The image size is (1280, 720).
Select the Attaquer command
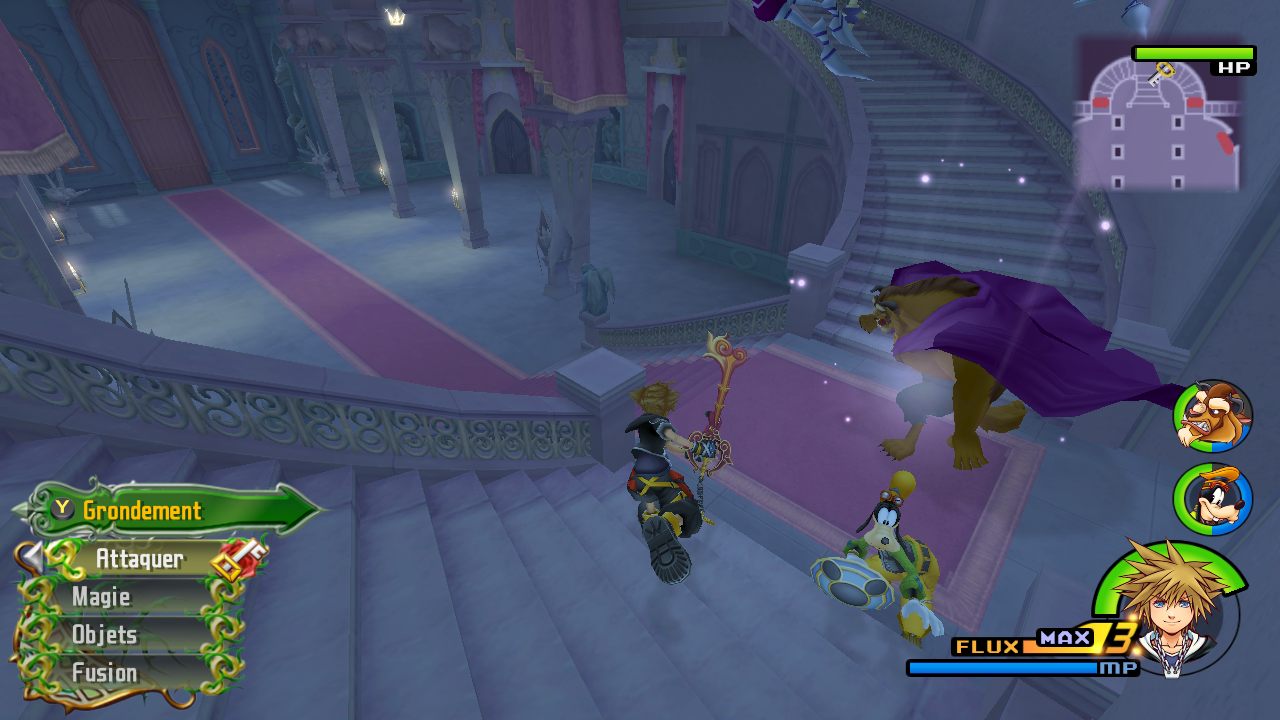[x=139, y=559]
